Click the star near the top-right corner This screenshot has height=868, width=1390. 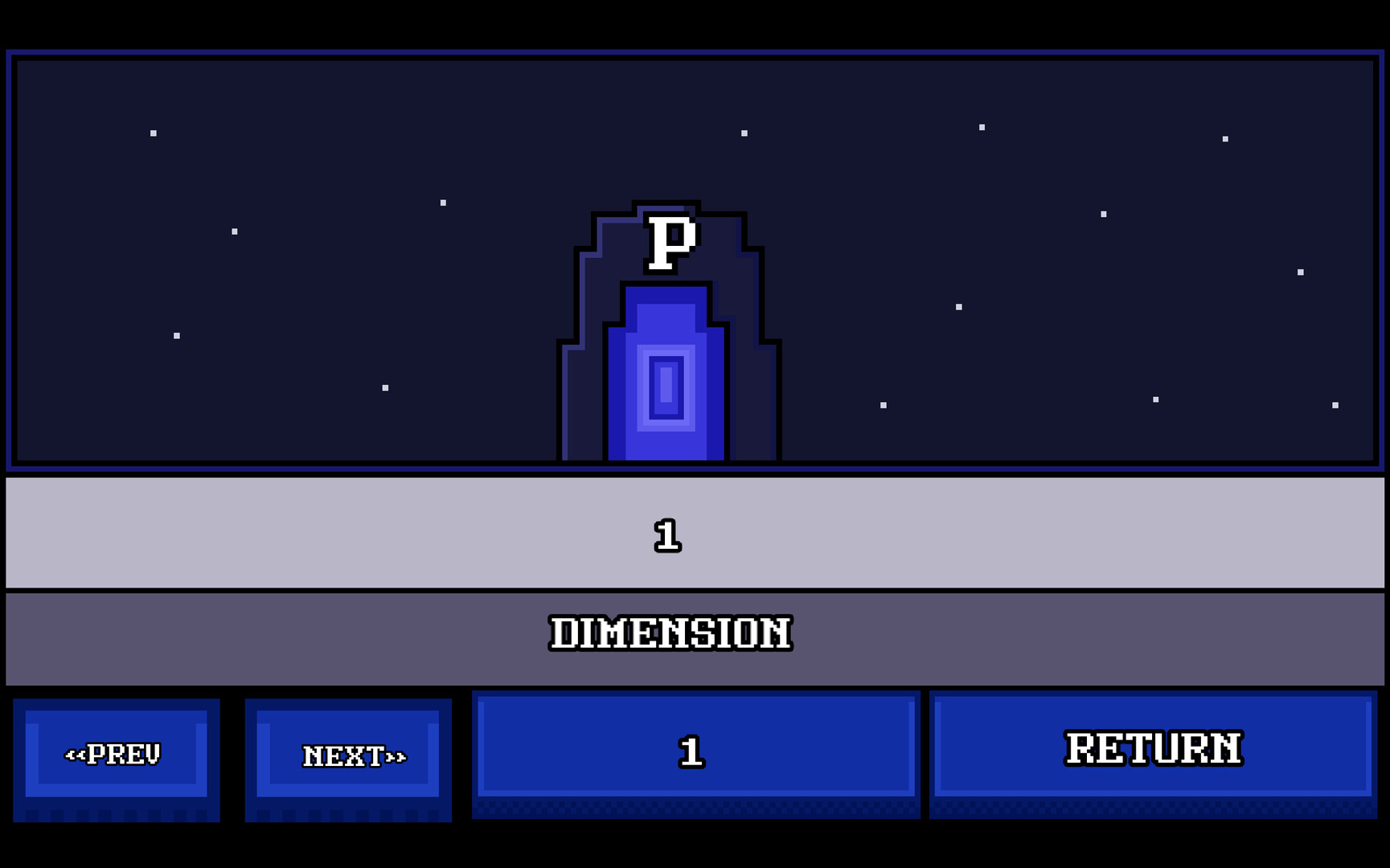(1225, 138)
